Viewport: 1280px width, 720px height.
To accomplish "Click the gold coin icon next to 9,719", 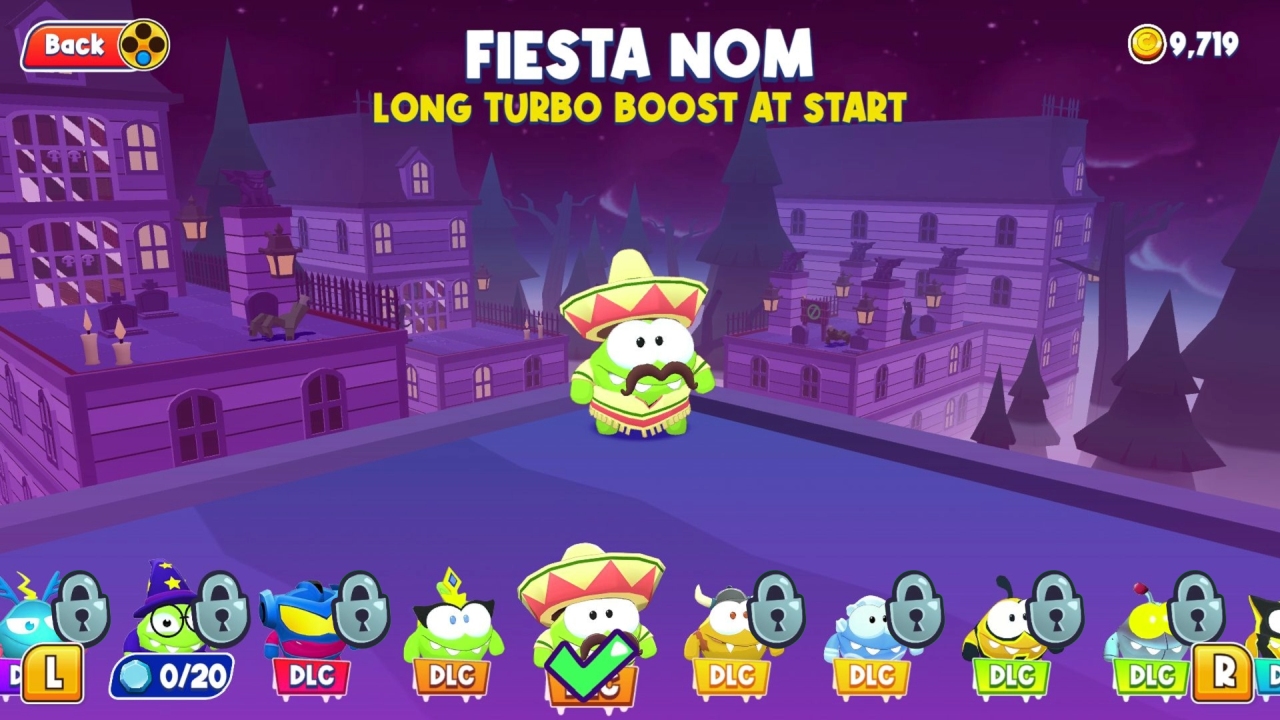I will (1148, 42).
